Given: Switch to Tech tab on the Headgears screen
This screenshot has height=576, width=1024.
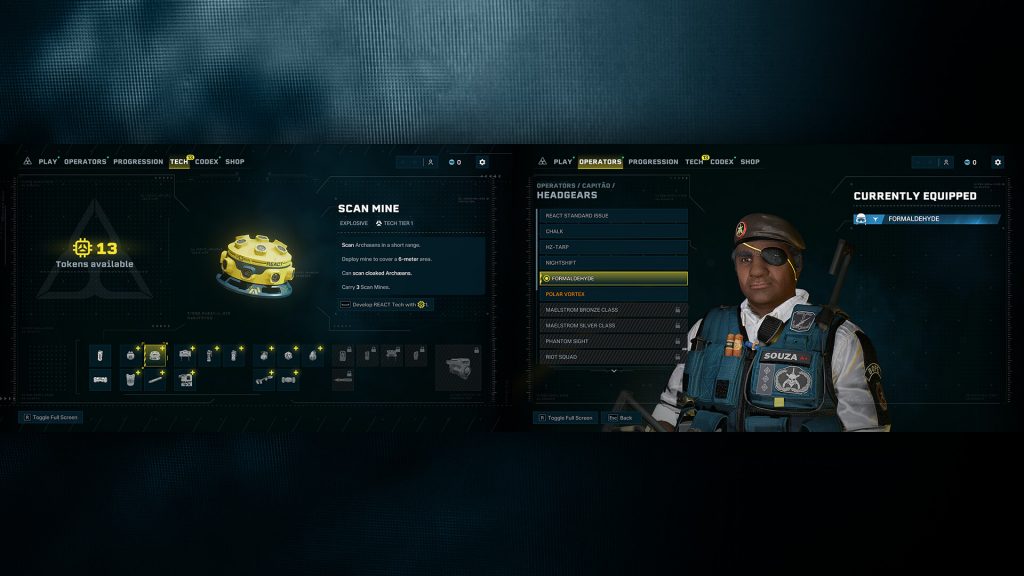Looking at the screenshot, I should click(695, 162).
